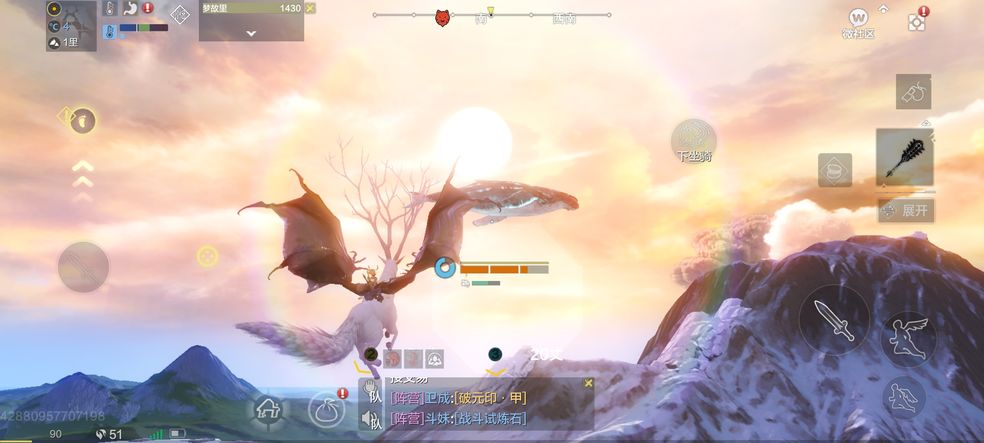The height and width of the screenshot is (443, 984).
Task: Check the stomach hunger status icon
Action: point(130,8)
